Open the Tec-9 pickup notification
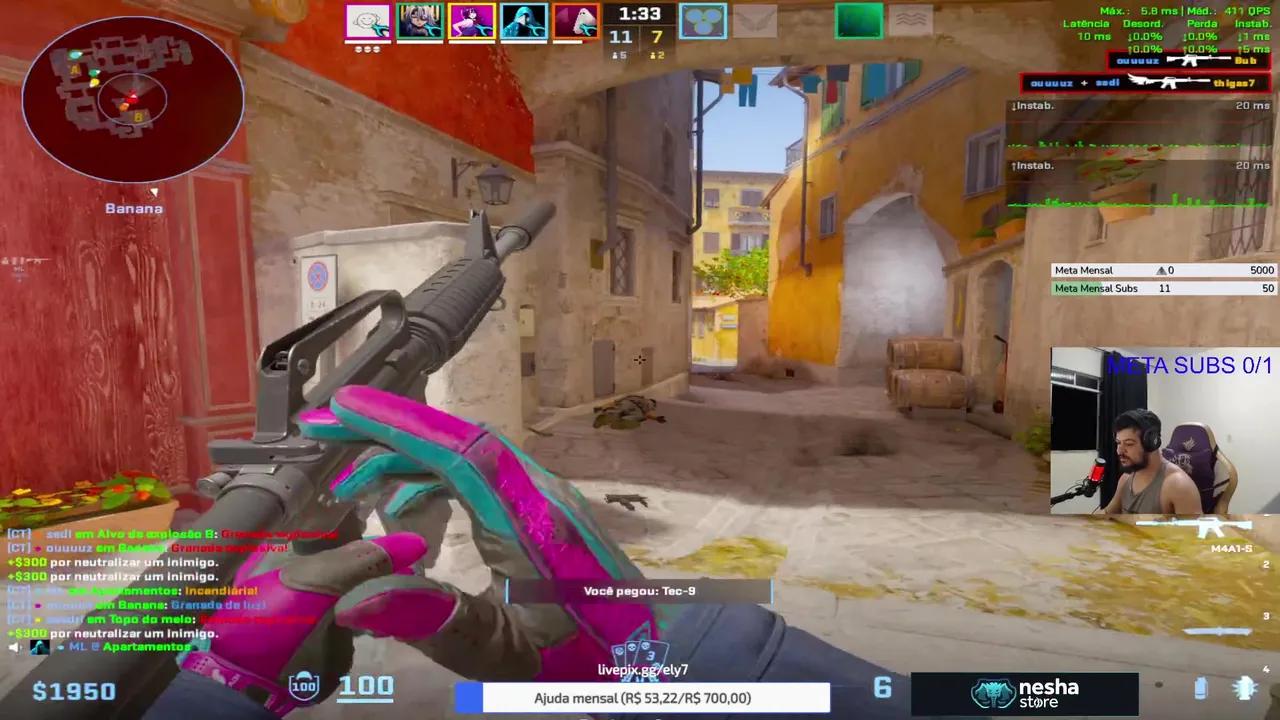 coord(640,591)
